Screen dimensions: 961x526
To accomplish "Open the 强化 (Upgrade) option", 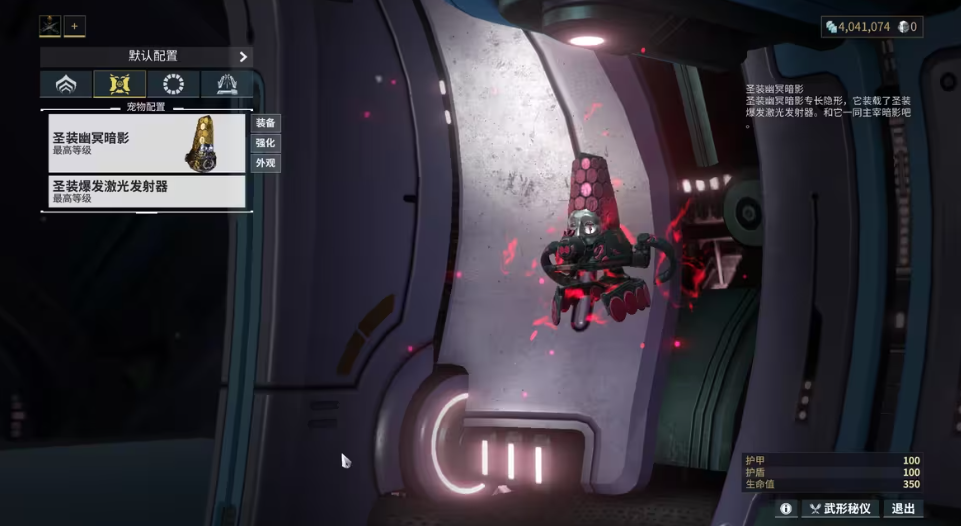I will tap(265, 143).
